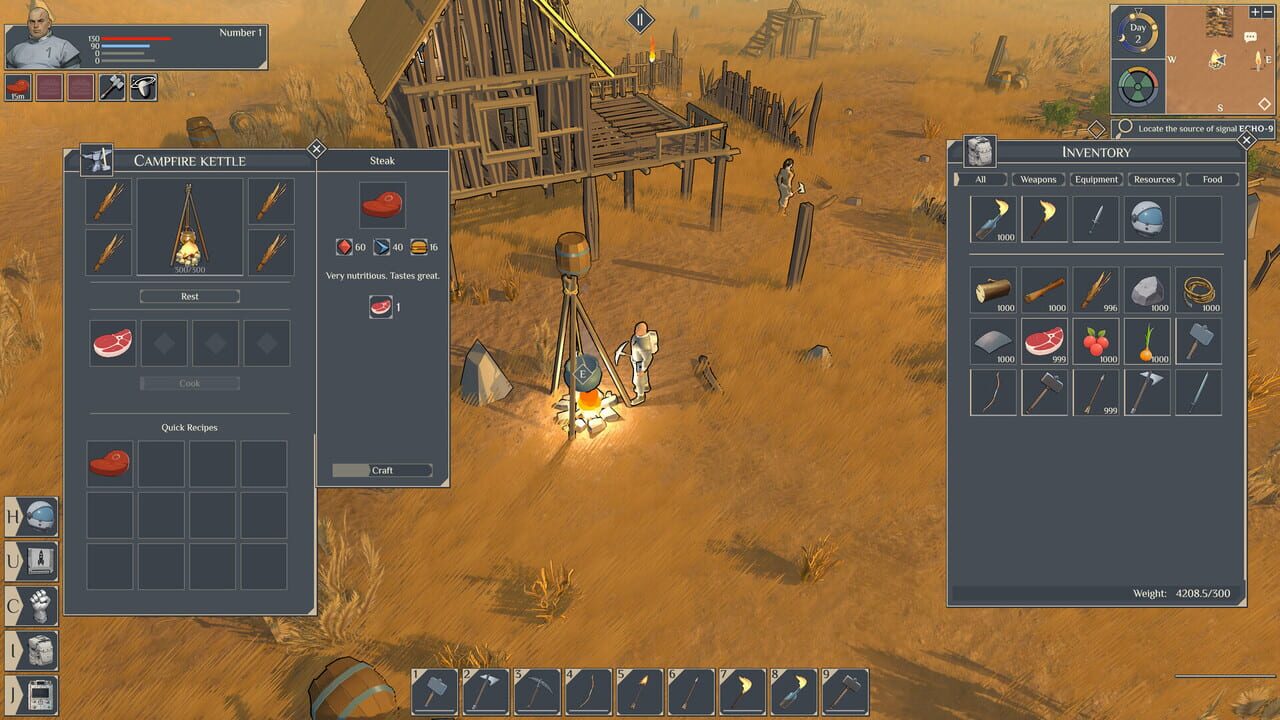Viewport: 1280px width, 720px height.
Task: Expand the quest tracker side arrow
Action: [x=1097, y=127]
